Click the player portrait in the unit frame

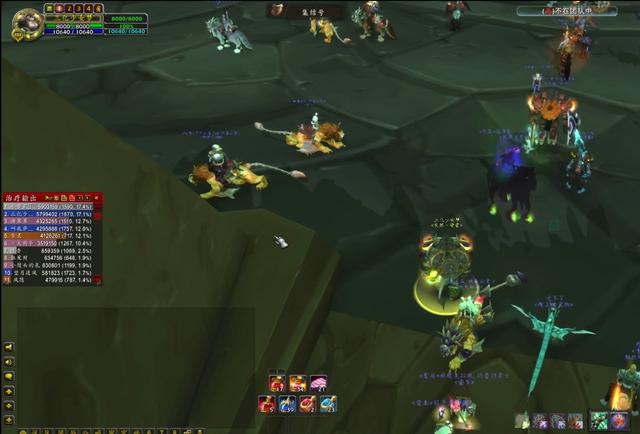click(x=27, y=23)
